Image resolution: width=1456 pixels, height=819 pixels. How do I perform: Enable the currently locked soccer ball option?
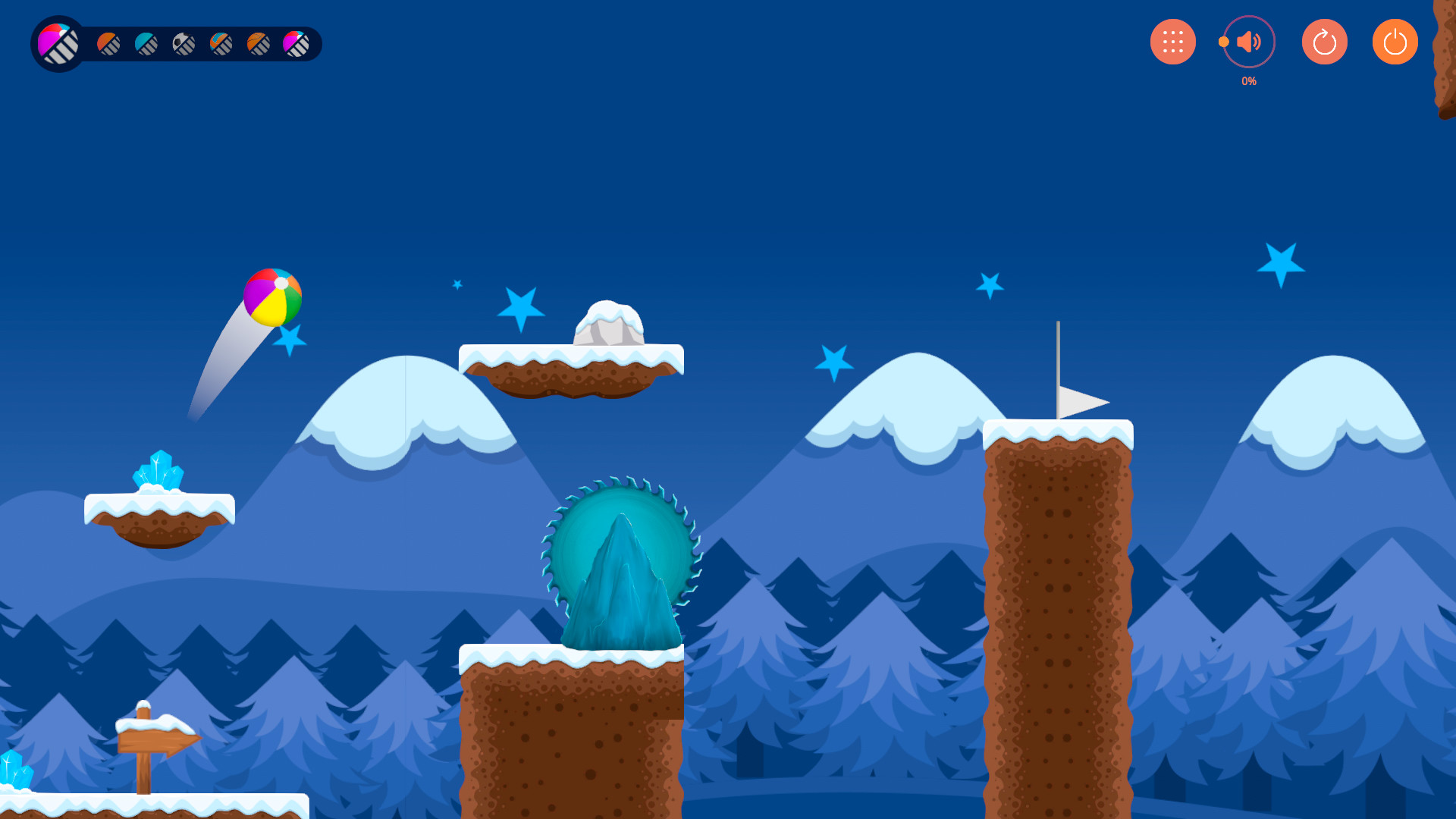[x=185, y=43]
